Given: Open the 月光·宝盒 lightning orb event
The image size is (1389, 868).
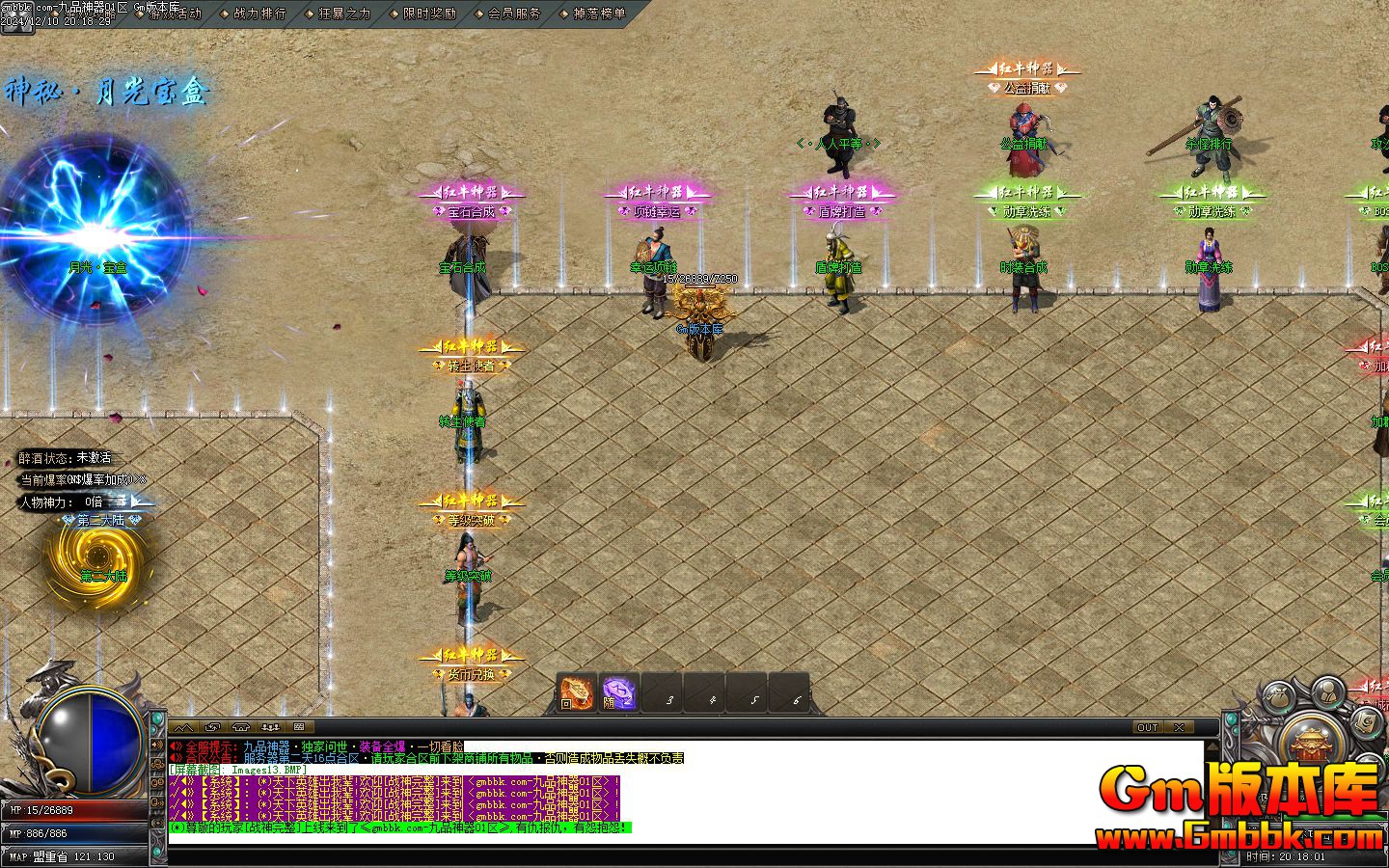Looking at the screenshot, I should pyautogui.click(x=96, y=231).
